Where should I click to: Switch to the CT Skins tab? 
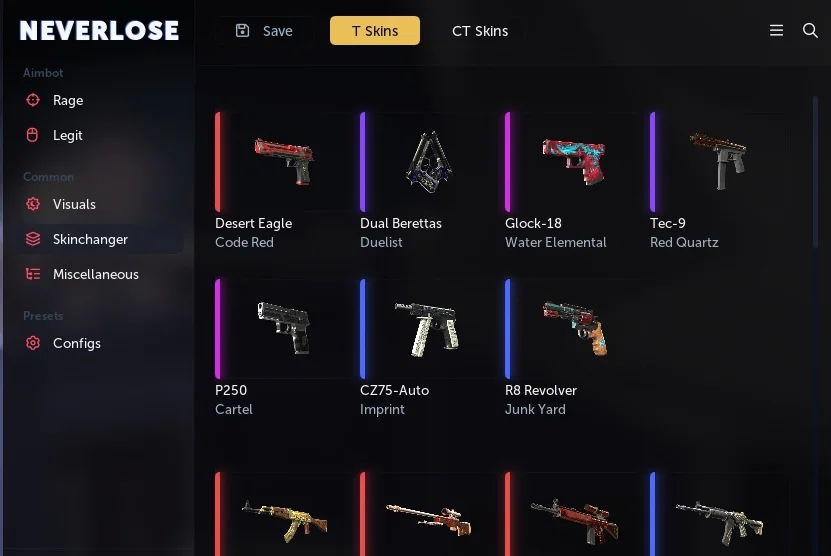pyautogui.click(x=480, y=31)
